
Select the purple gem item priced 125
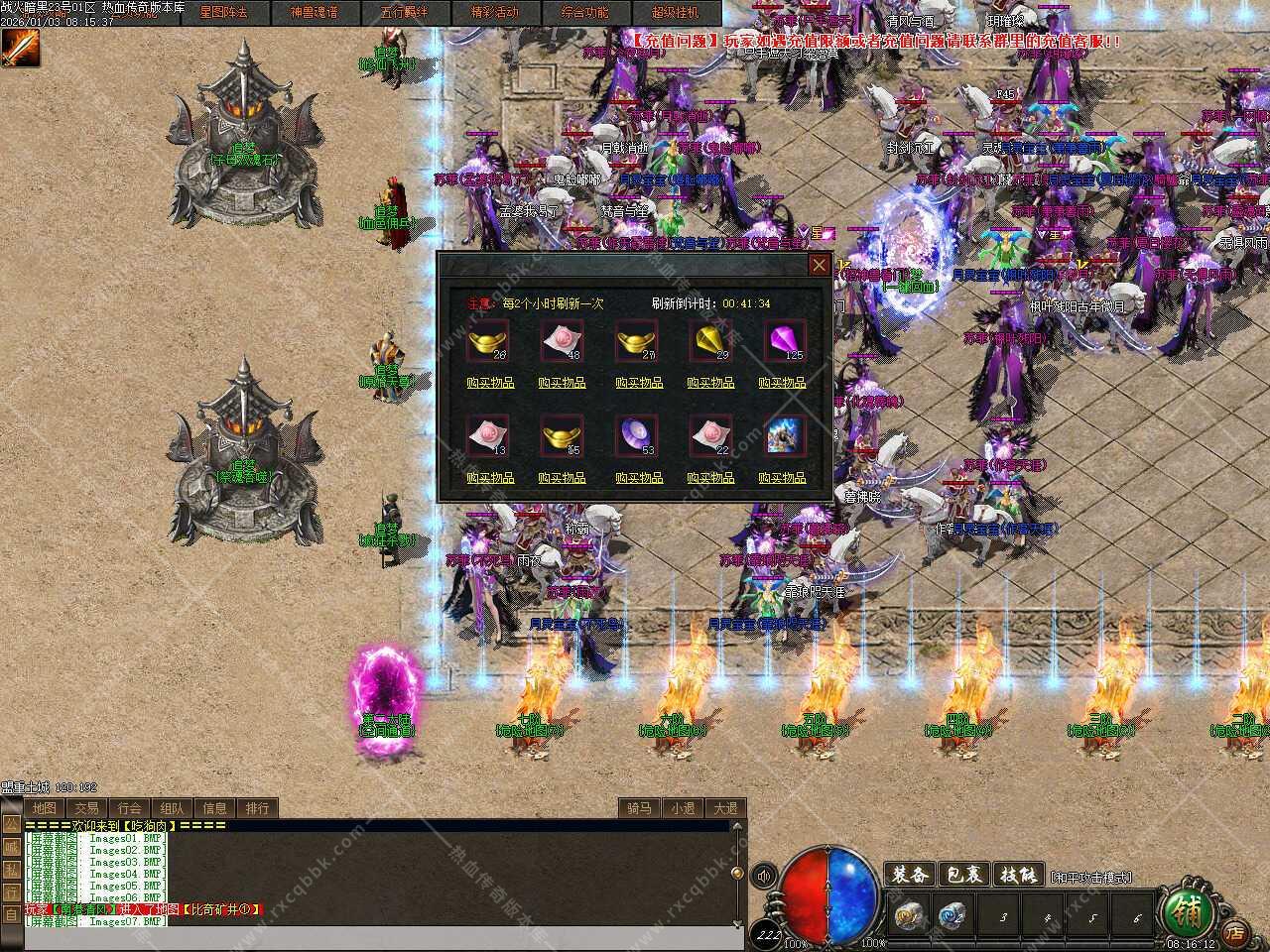point(785,341)
